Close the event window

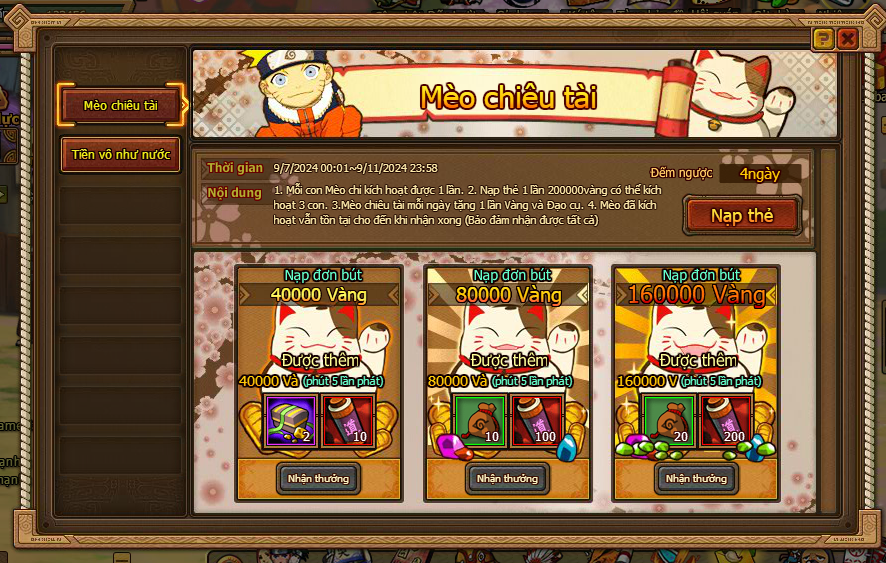848,39
